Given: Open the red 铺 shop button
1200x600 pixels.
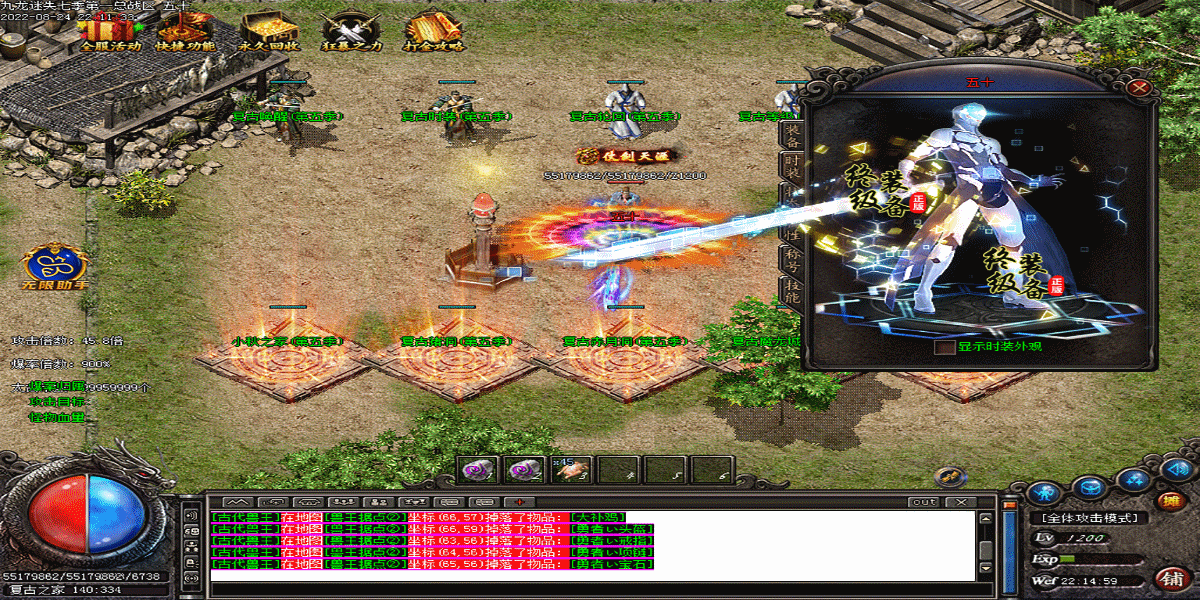Looking at the screenshot, I should [x=1169, y=578].
